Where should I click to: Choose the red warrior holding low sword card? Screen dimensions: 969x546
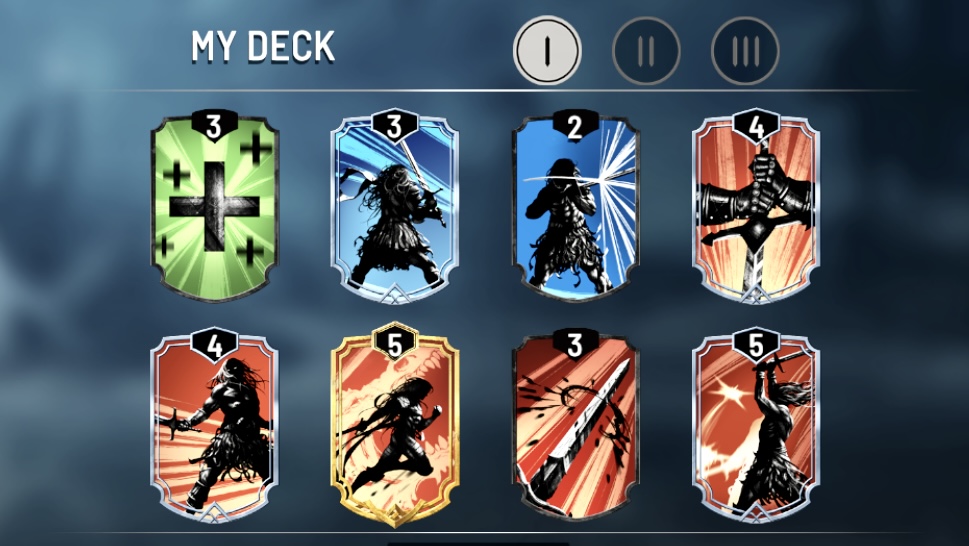tap(213, 425)
